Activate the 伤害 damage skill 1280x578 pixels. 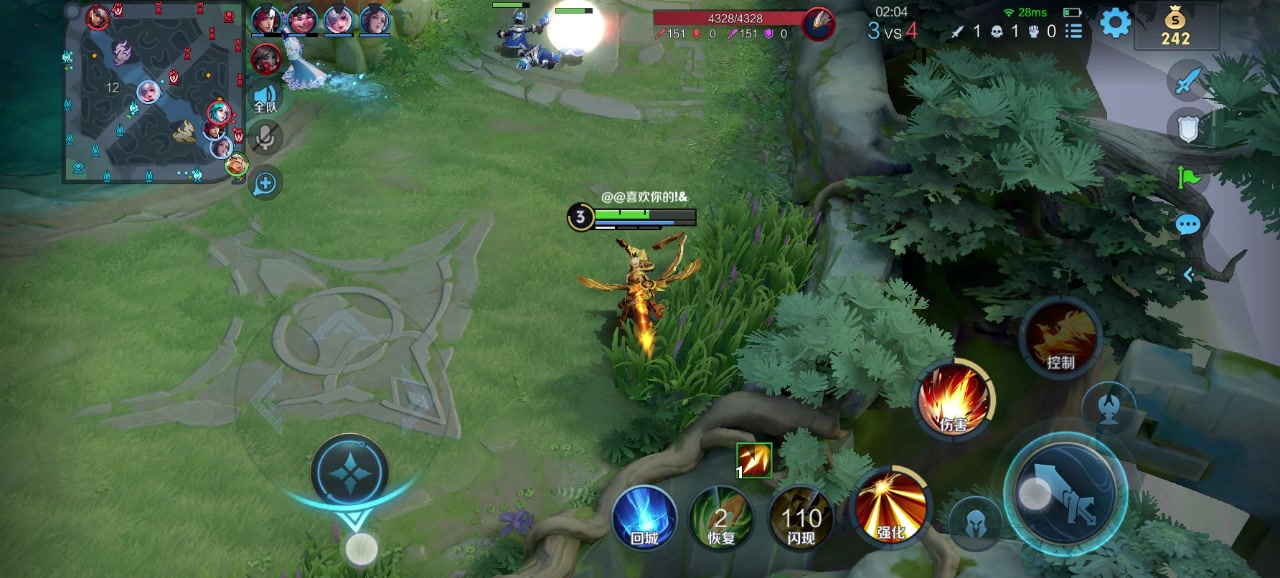point(954,400)
